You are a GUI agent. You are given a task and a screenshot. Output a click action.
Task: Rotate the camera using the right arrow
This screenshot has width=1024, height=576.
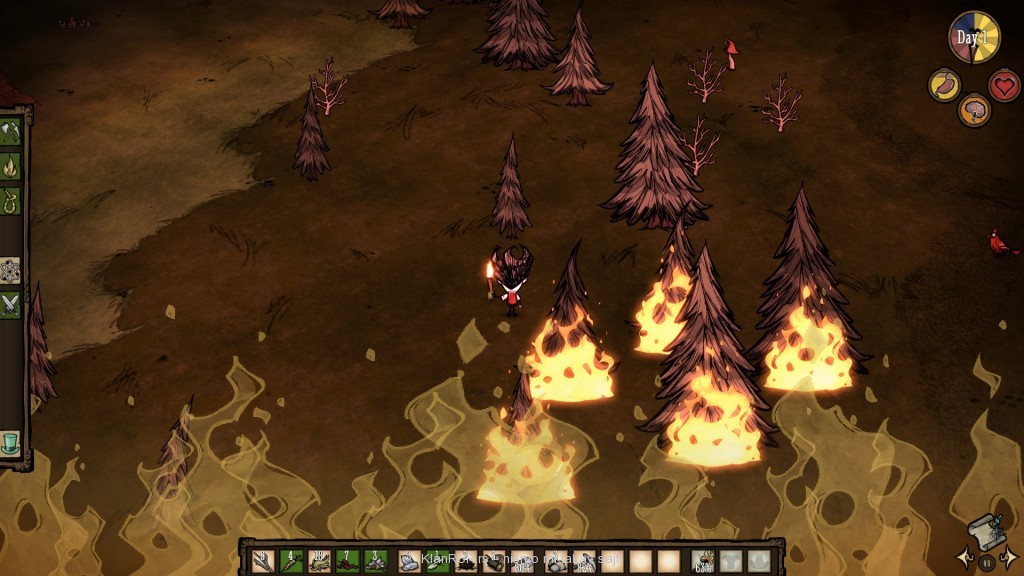(x=1009, y=558)
